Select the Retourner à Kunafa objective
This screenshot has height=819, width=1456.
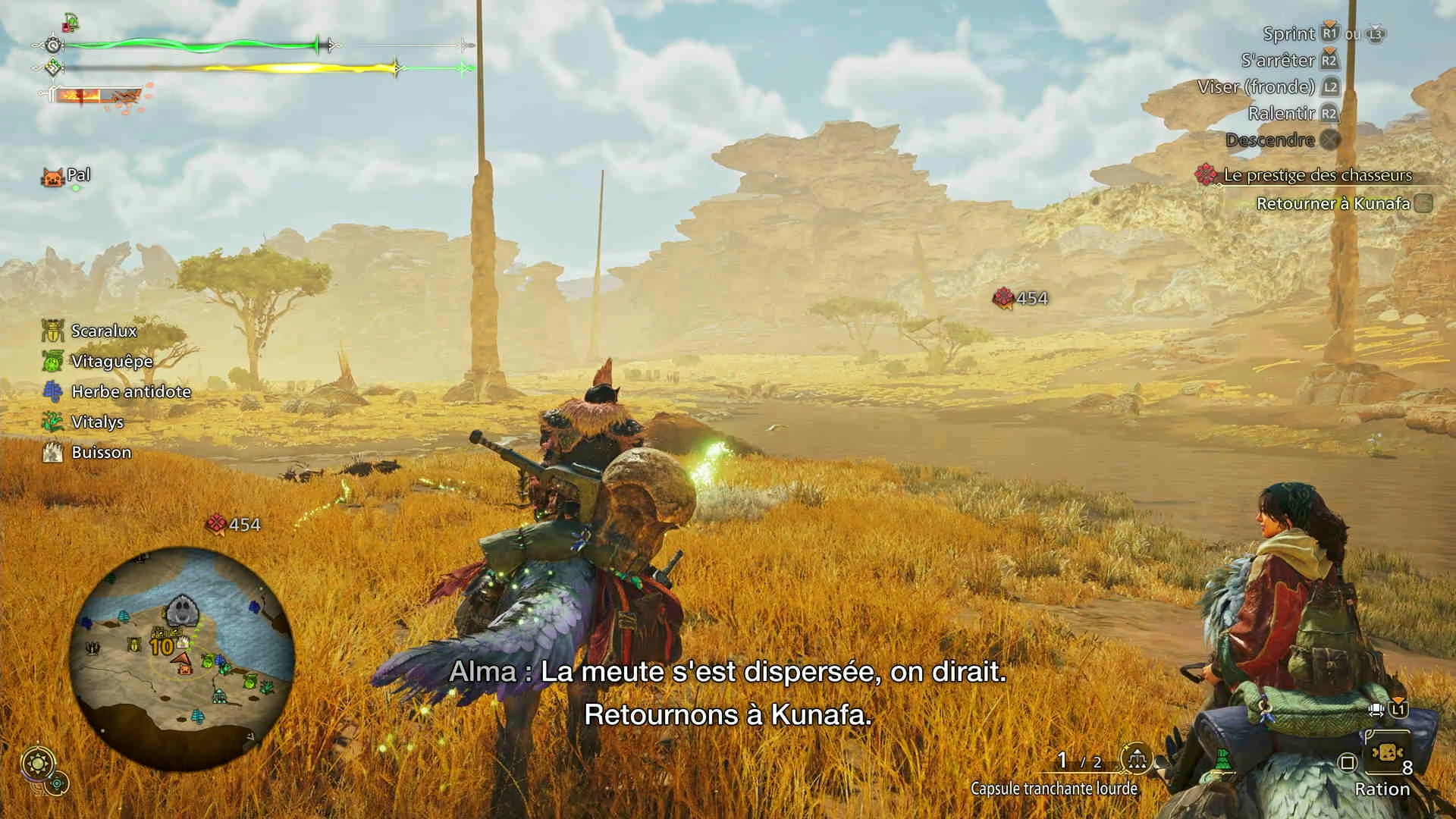click(1333, 203)
